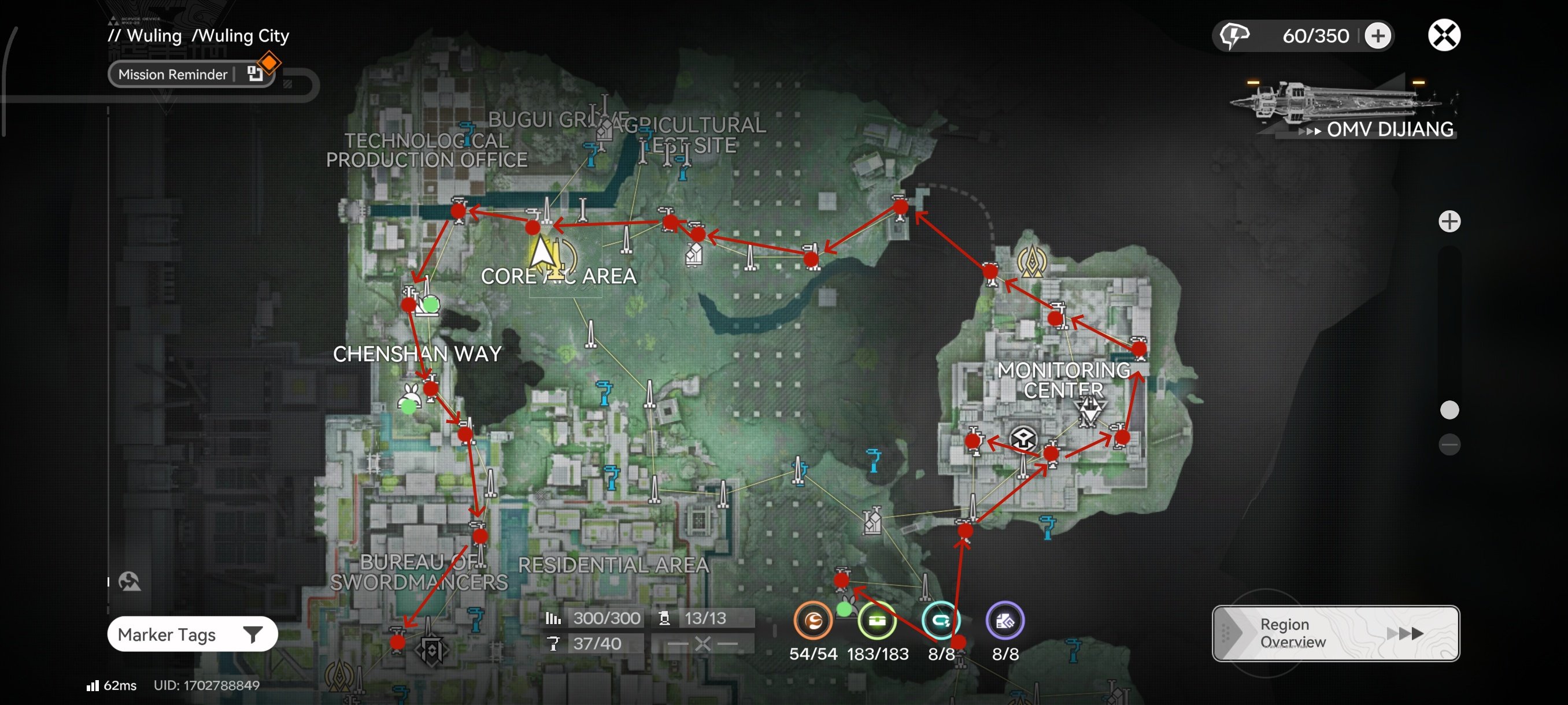Click the plus button next to 60/350
This screenshot has width=1568, height=705.
click(1378, 35)
